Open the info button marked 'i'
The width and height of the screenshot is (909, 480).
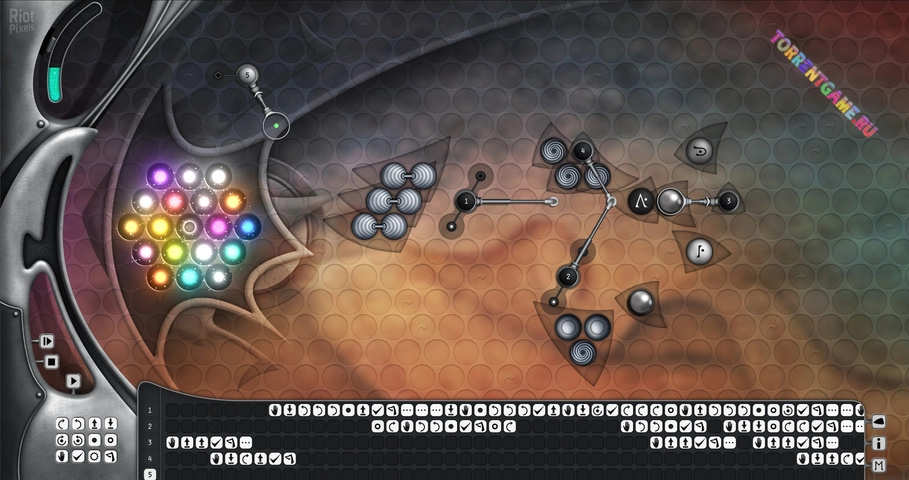click(x=879, y=443)
